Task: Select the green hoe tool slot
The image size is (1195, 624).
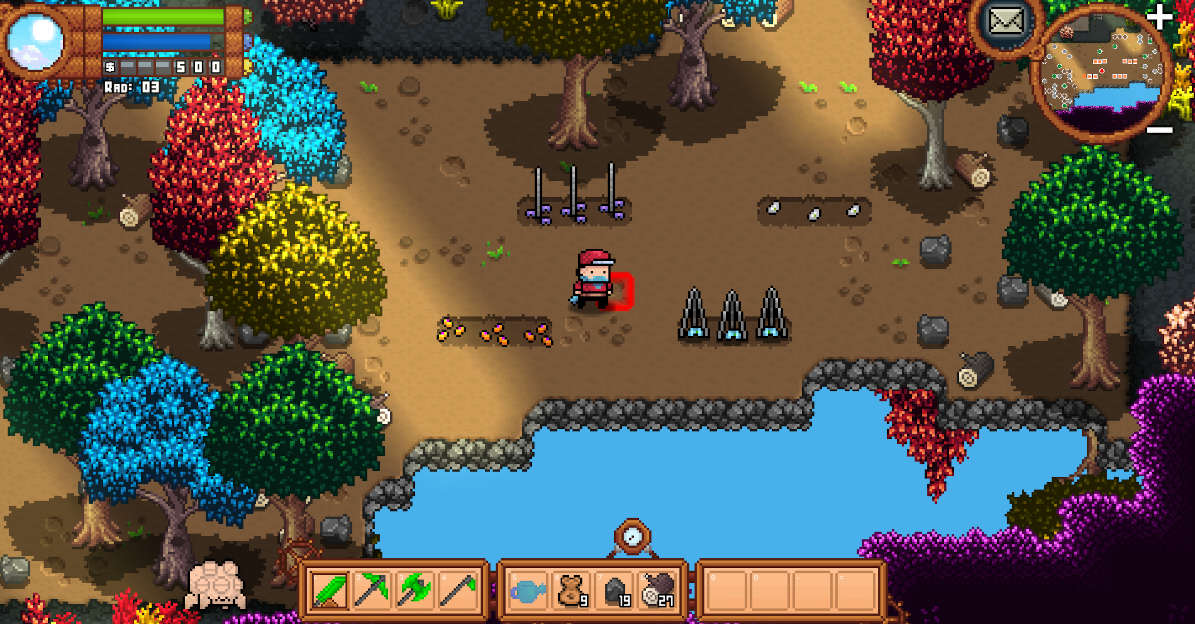Action: [457, 590]
